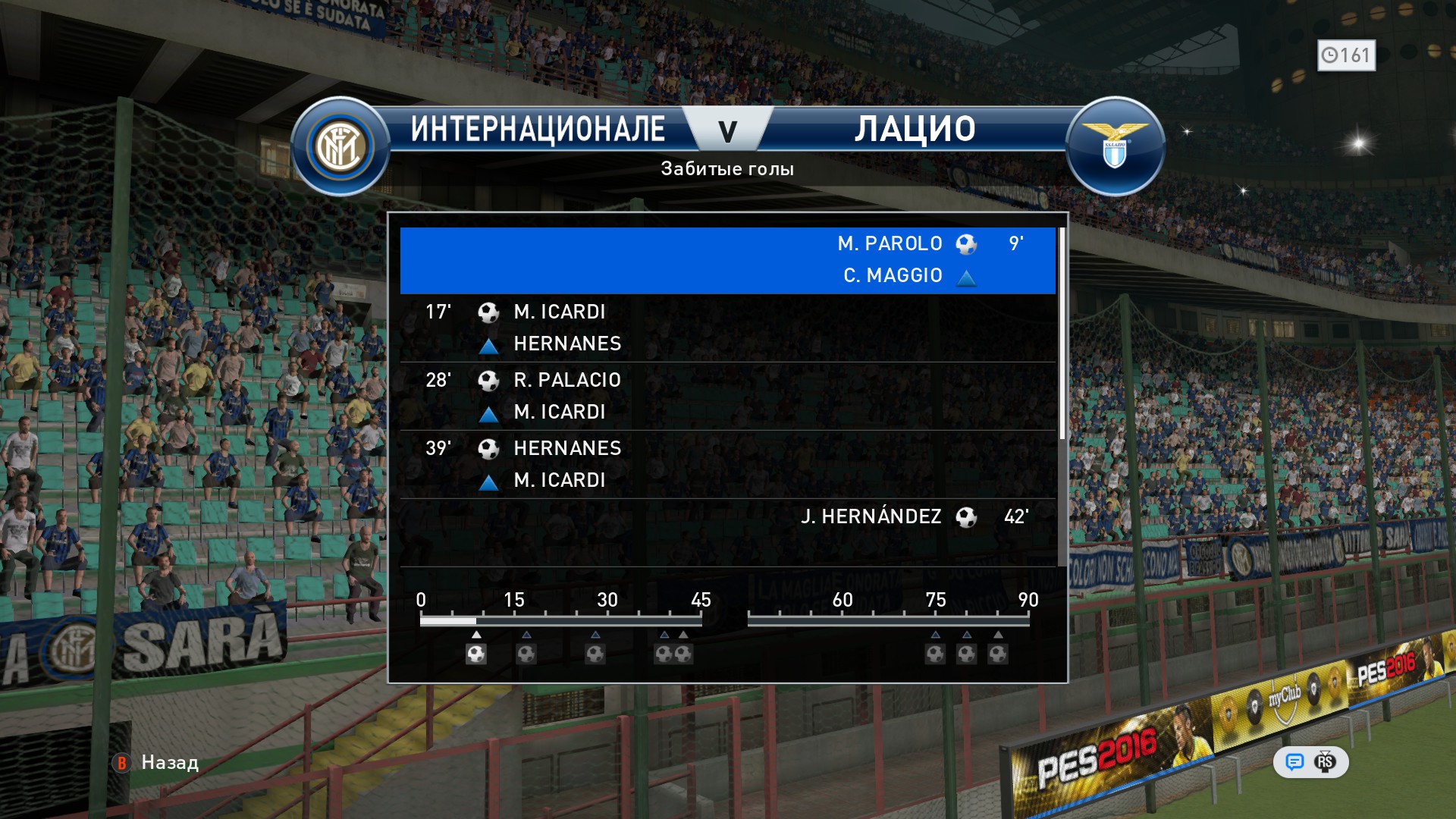Select R. Palacio's 28' goal row
This screenshot has width=1456, height=819.
(727, 396)
